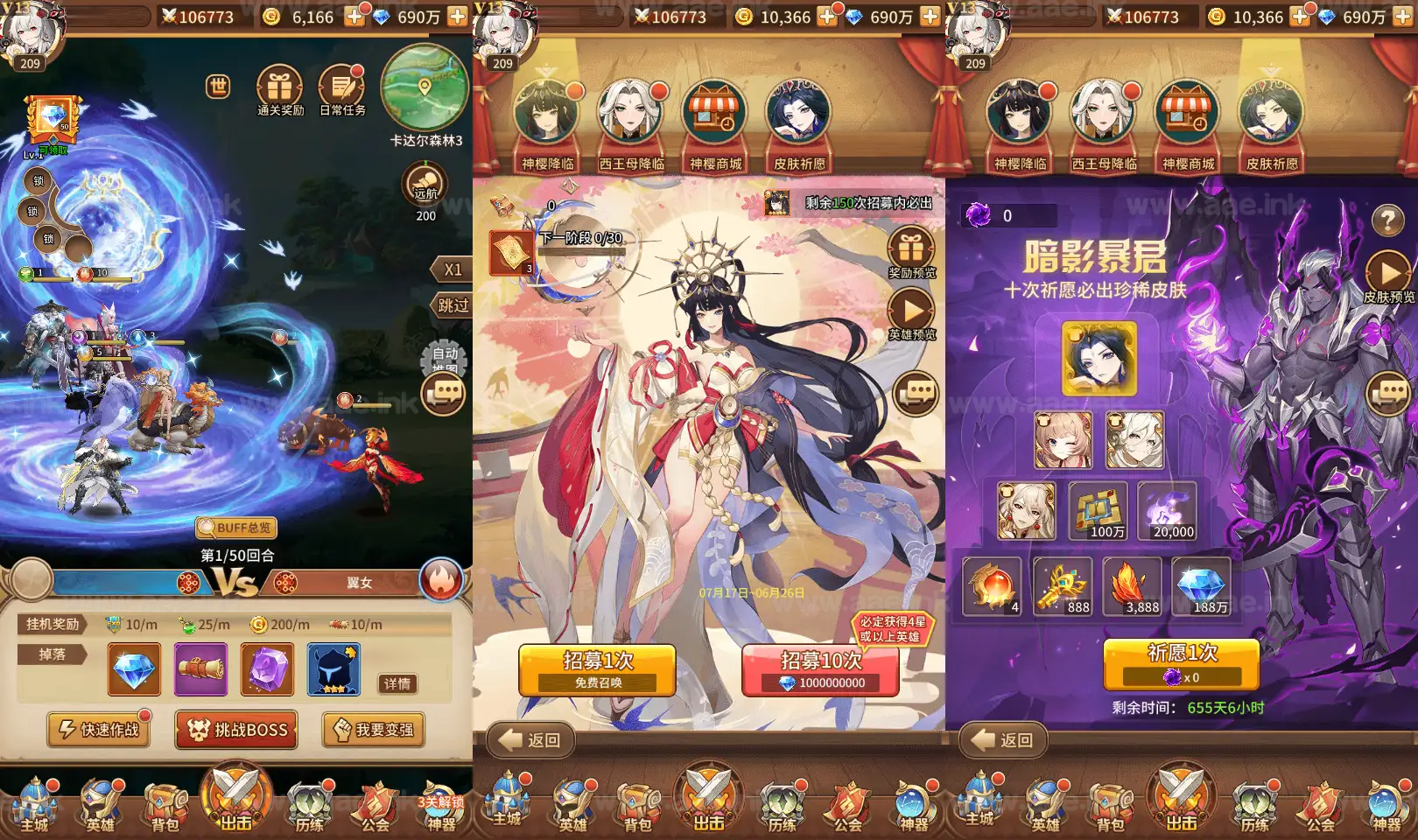The width and height of the screenshot is (1418, 840).
Task: Open chat via the speech bubble icon
Action: [x=444, y=393]
